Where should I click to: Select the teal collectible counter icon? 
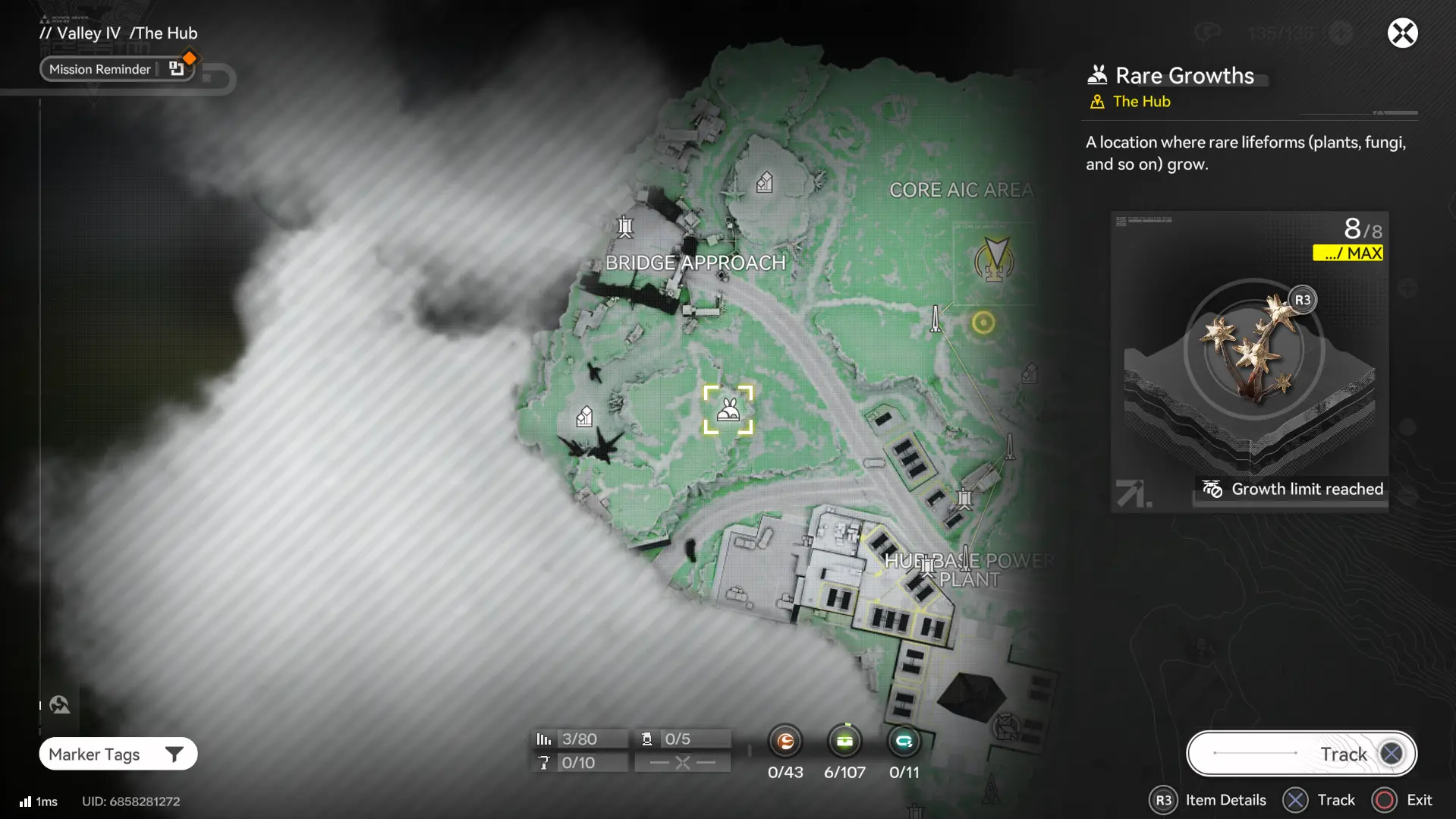click(904, 741)
